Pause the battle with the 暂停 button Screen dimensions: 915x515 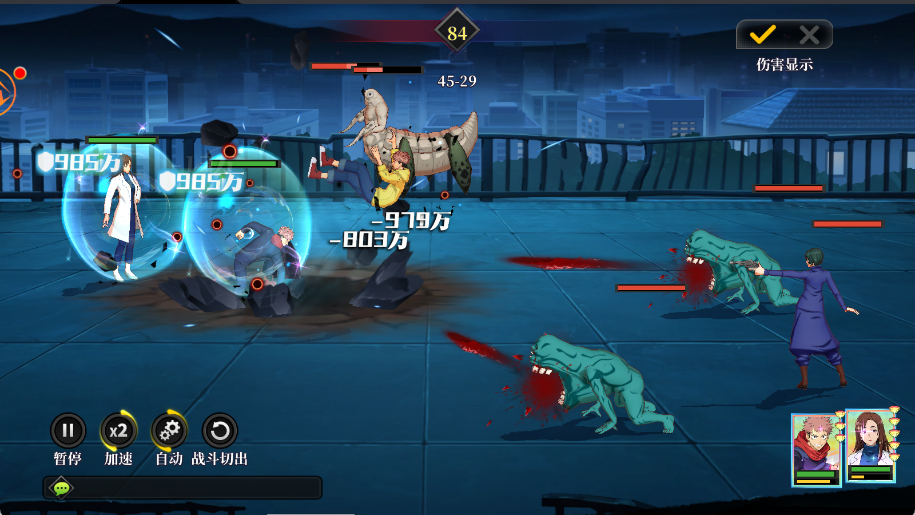pos(68,432)
